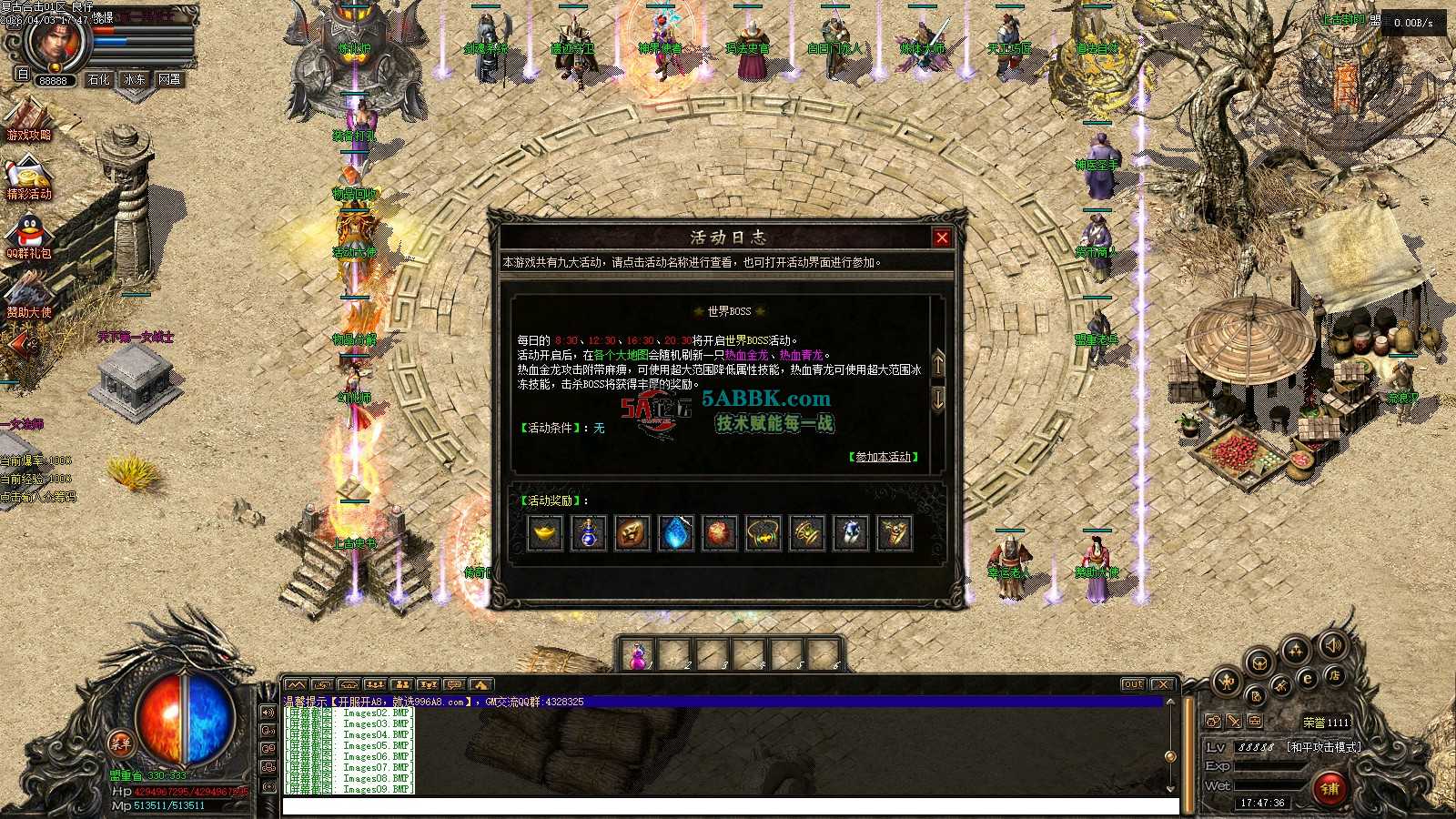Select the blue potion bottle reward

pos(589,533)
